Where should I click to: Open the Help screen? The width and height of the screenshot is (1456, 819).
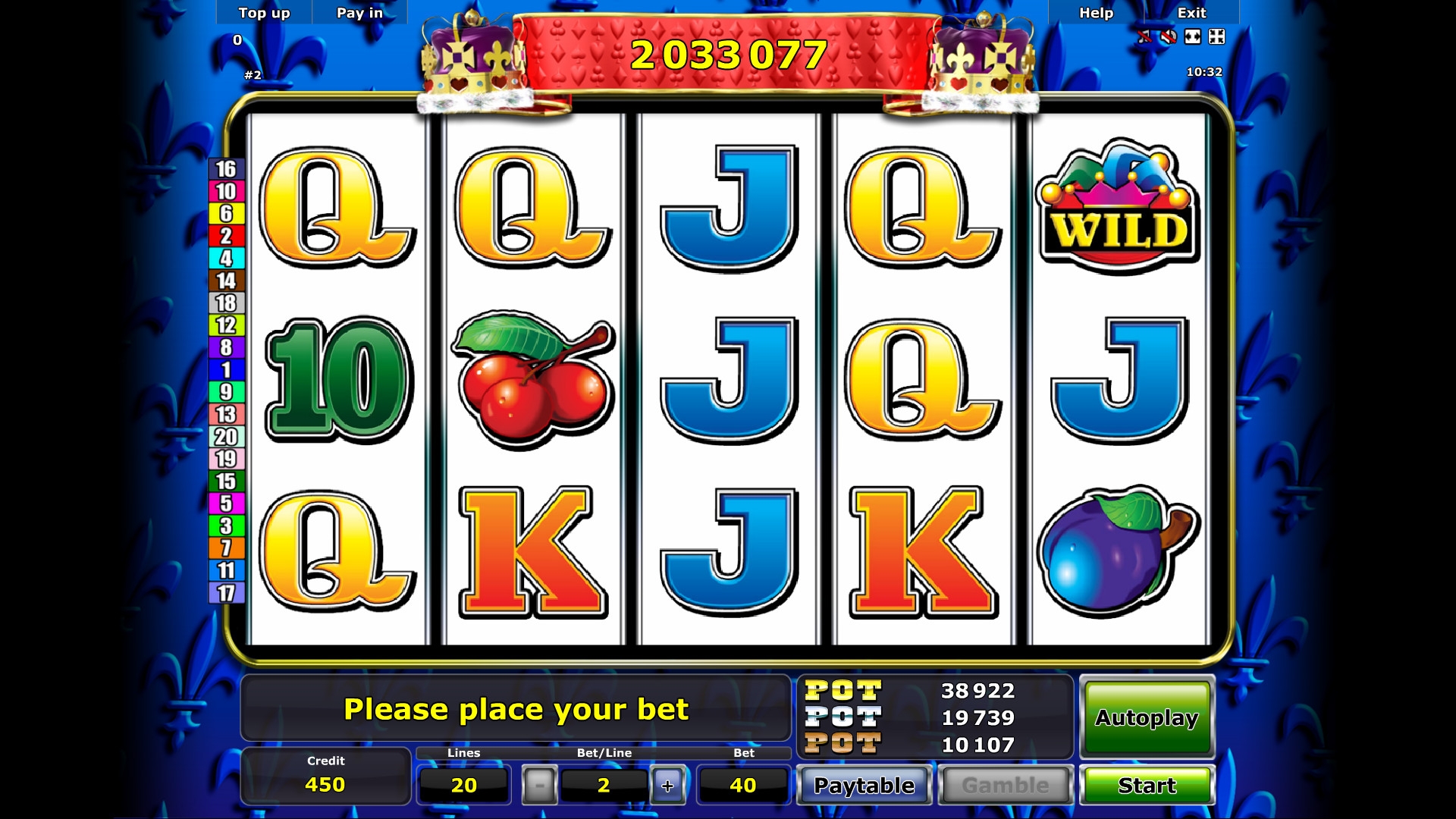[1096, 13]
